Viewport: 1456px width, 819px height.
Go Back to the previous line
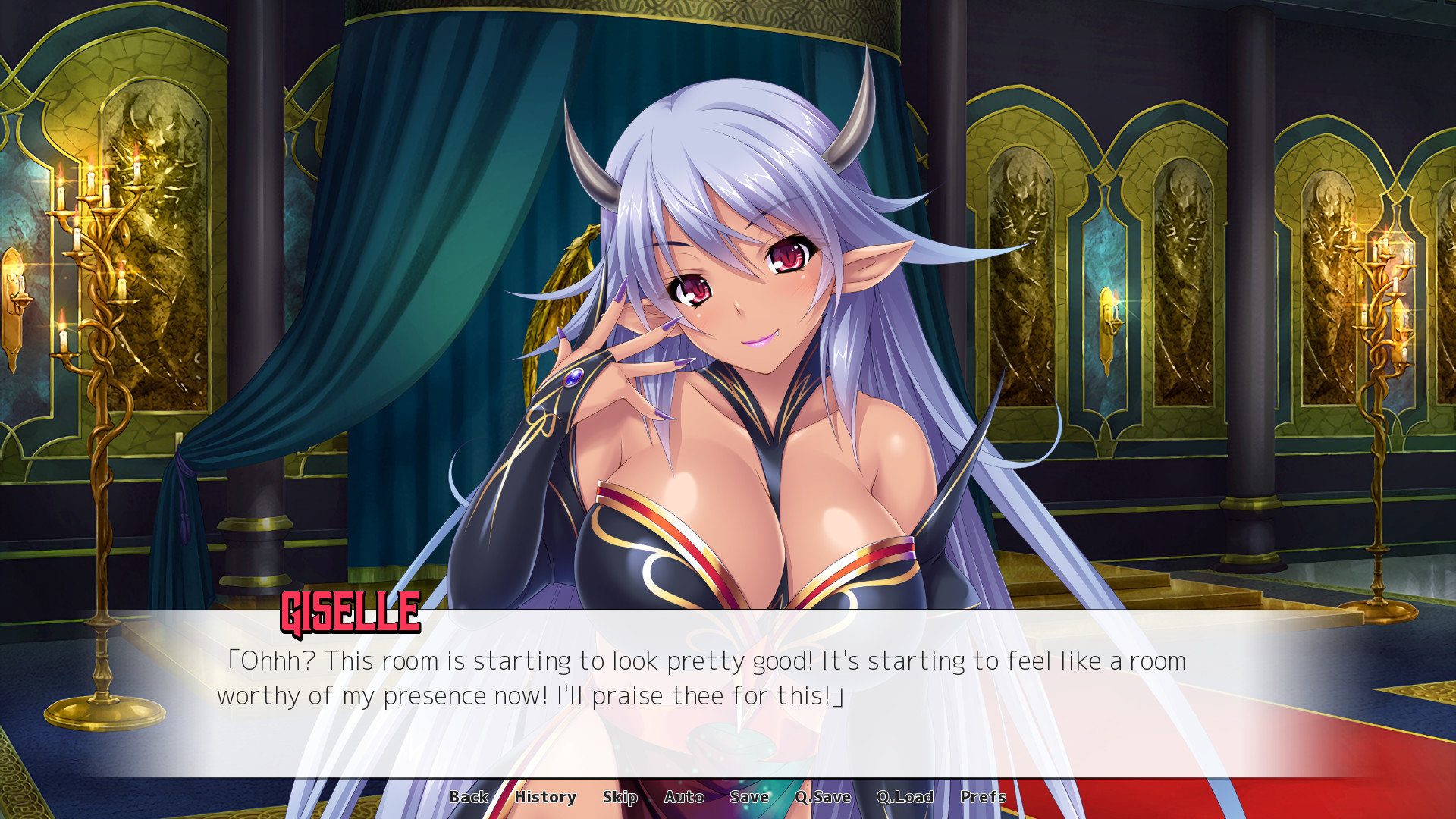(469, 797)
